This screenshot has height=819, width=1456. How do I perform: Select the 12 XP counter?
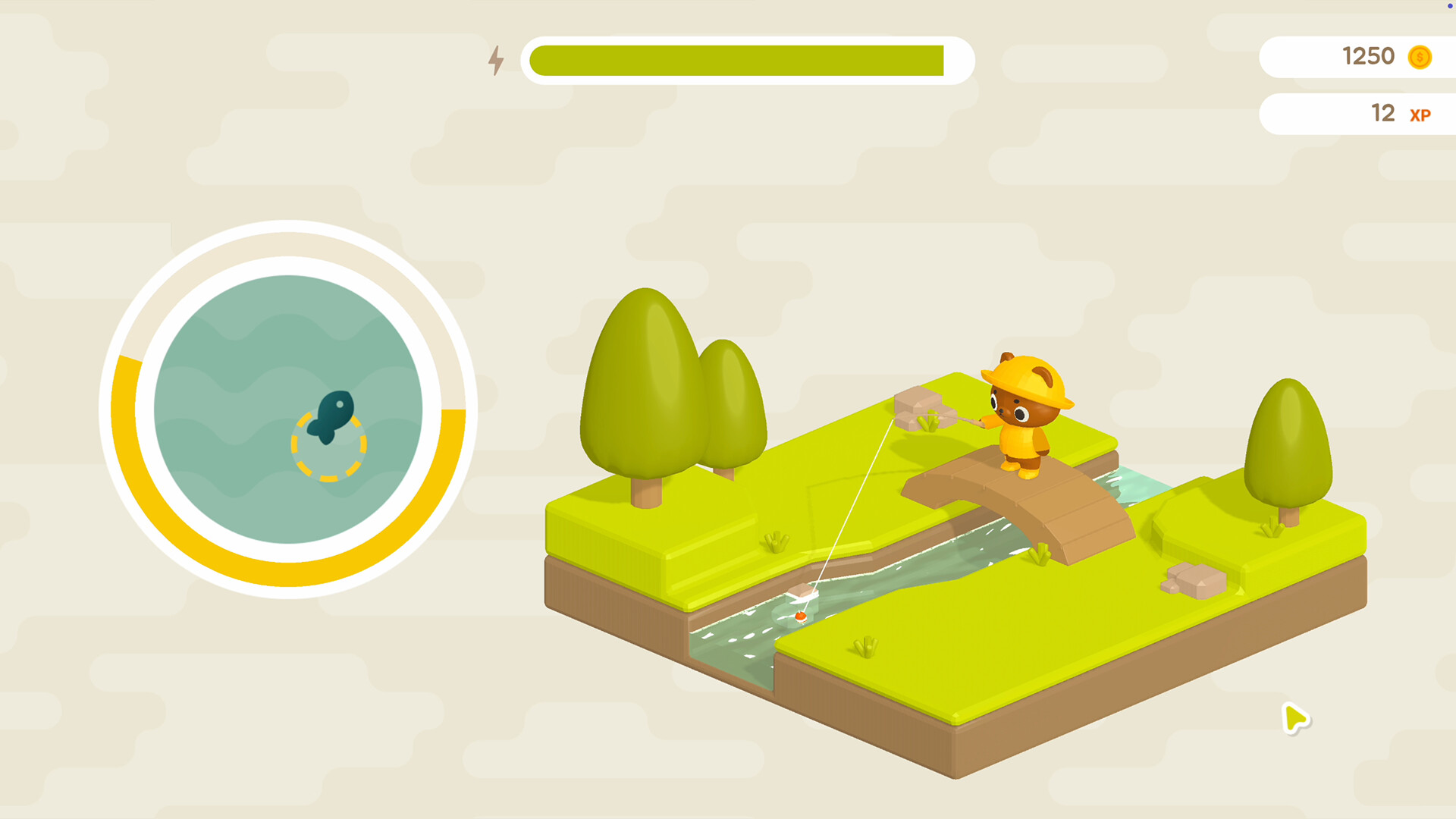(1382, 114)
